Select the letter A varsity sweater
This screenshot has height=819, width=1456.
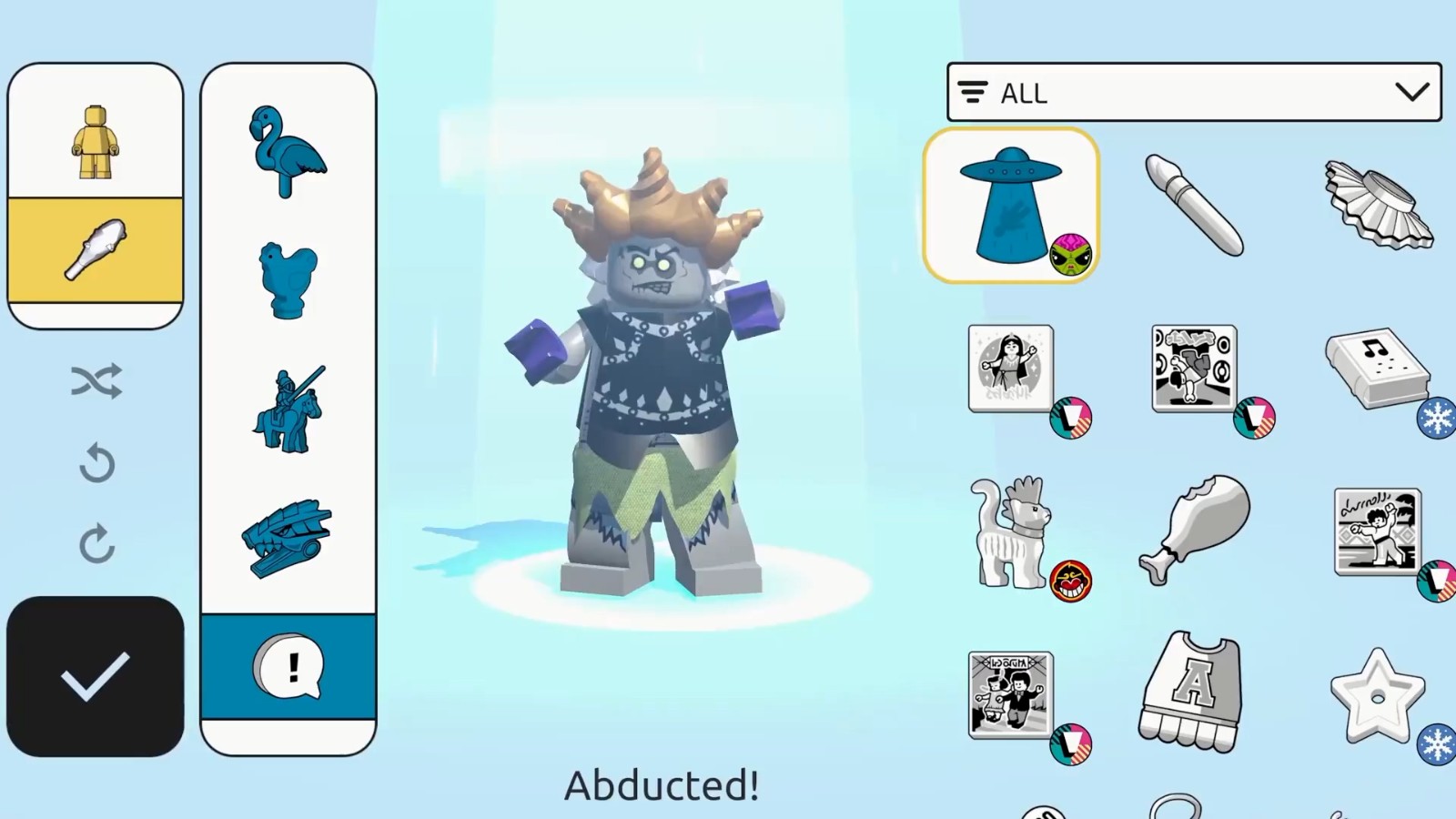point(1191,692)
